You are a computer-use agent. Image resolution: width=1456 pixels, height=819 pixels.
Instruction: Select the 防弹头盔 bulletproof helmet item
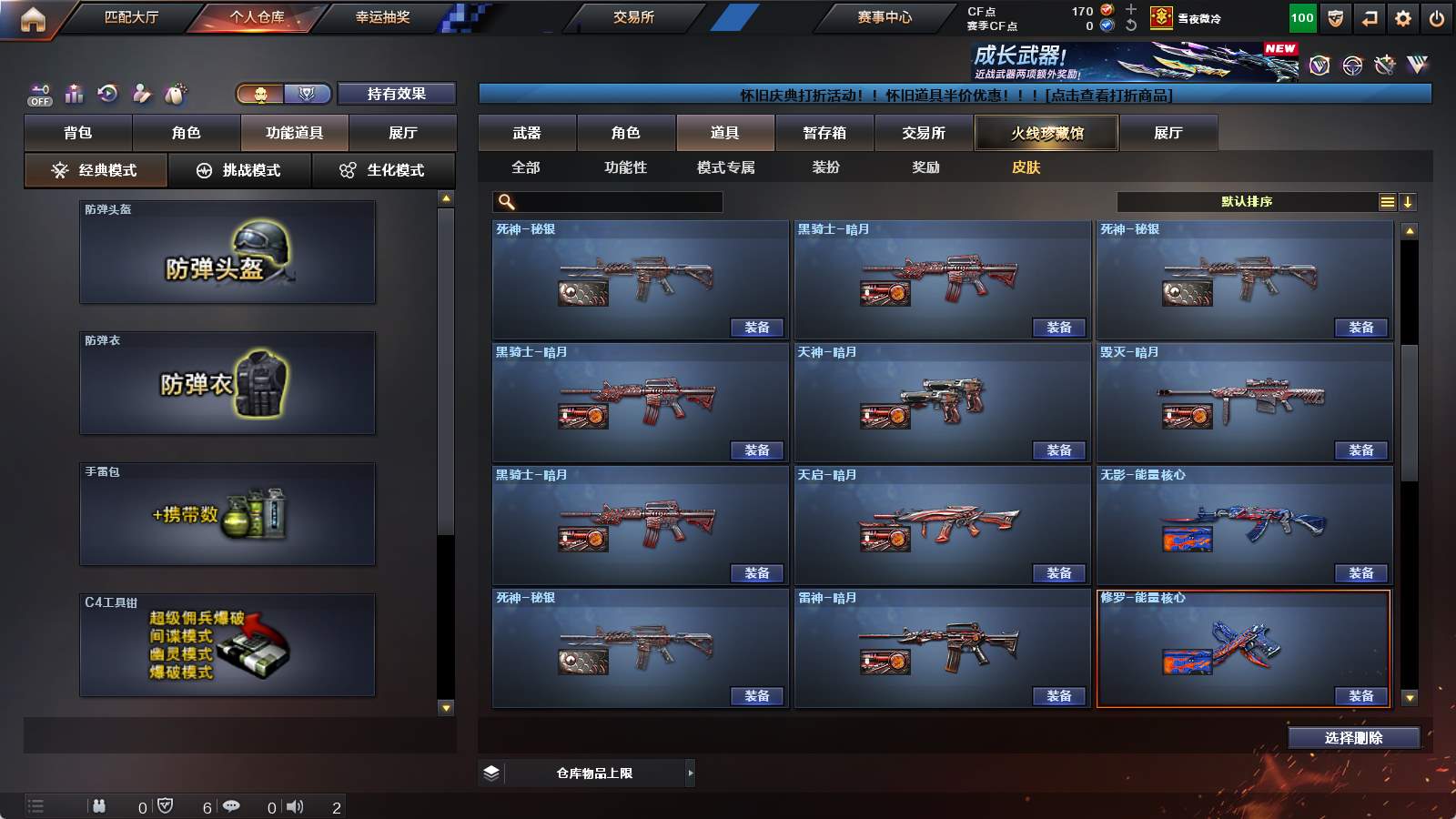[227, 253]
